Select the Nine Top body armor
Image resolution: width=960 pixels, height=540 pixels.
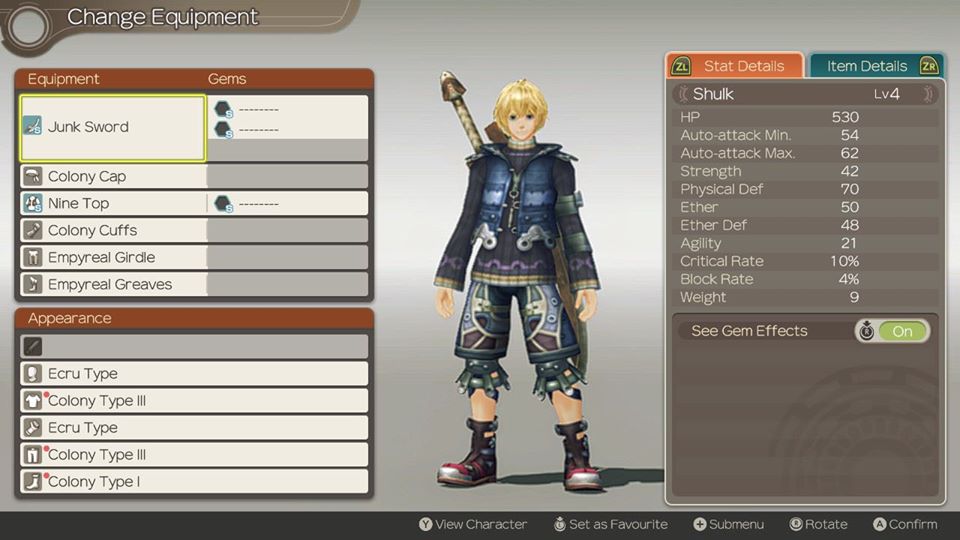coord(113,203)
